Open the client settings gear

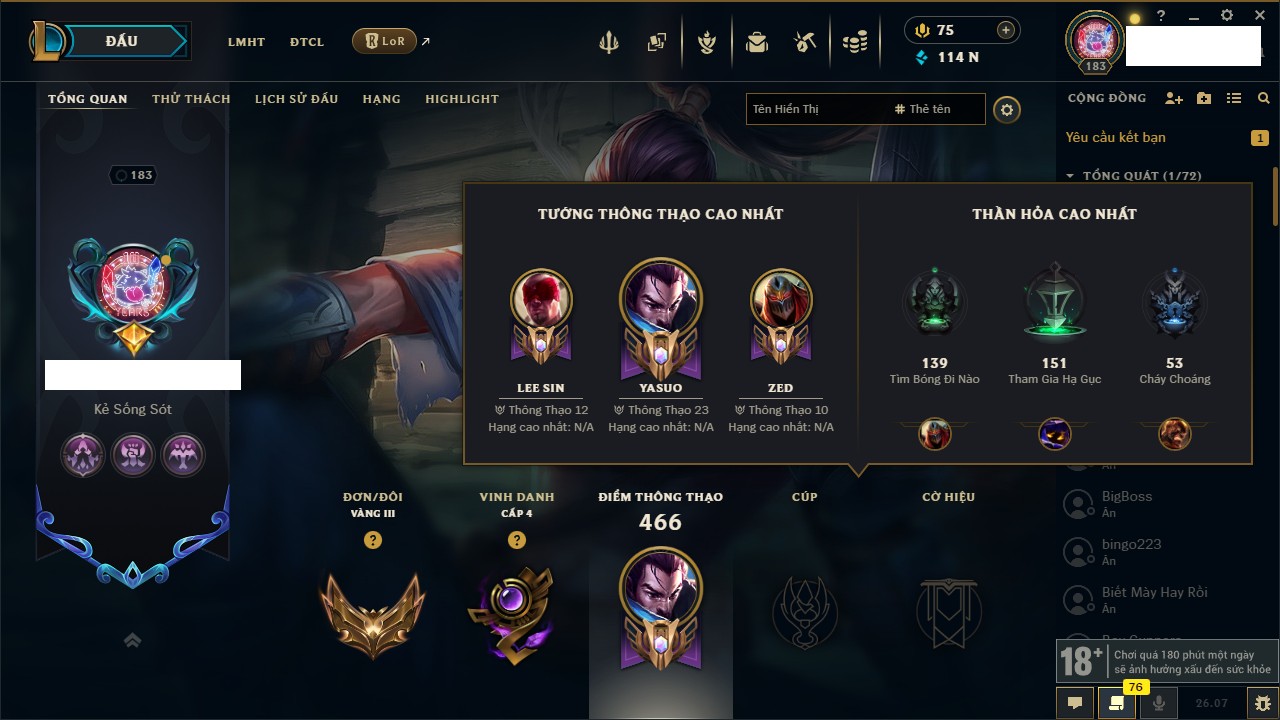click(x=1227, y=16)
